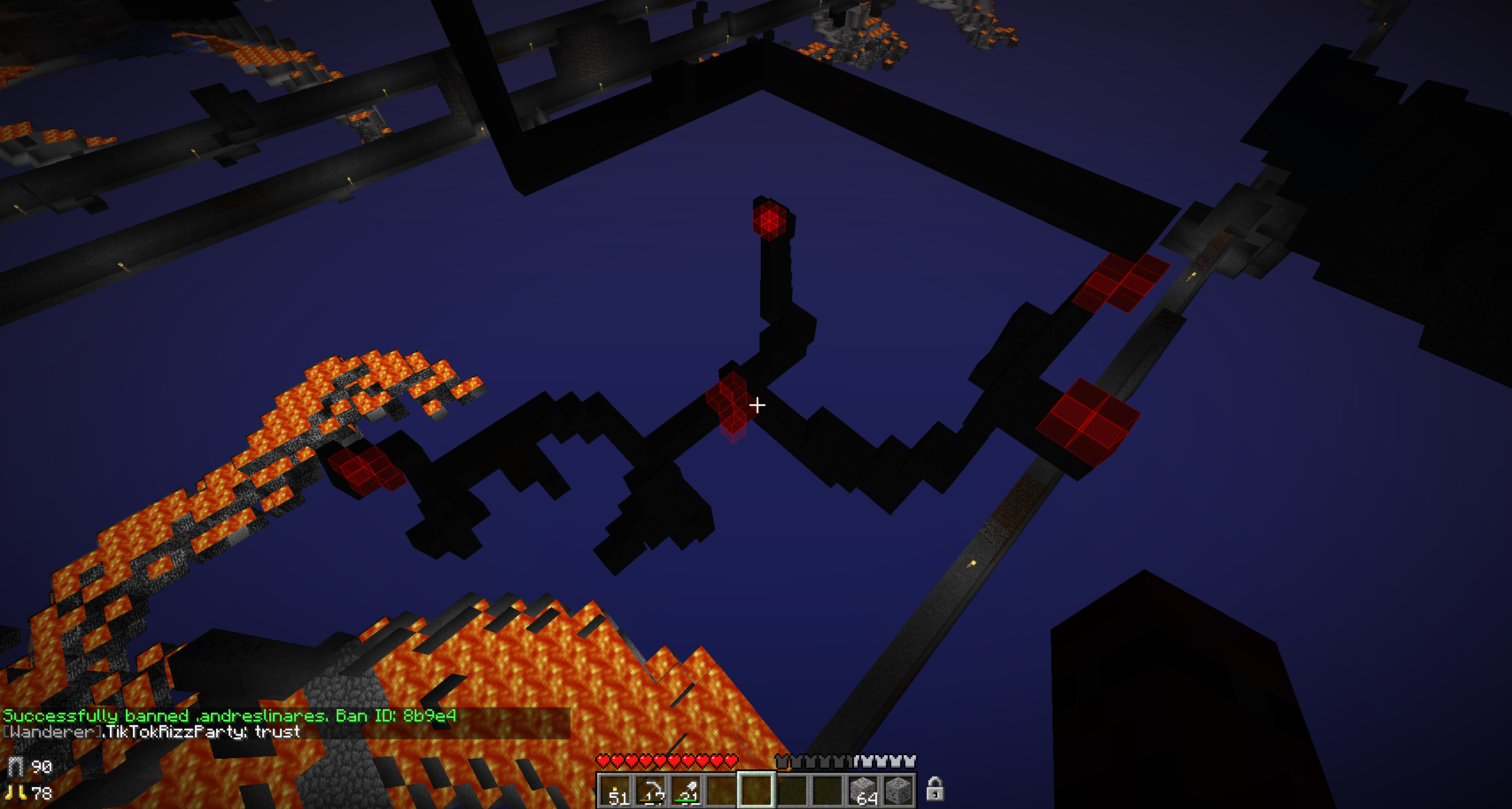Choose the iron pickaxe hotbar slot
The height and width of the screenshot is (809, 1512).
tap(651, 790)
